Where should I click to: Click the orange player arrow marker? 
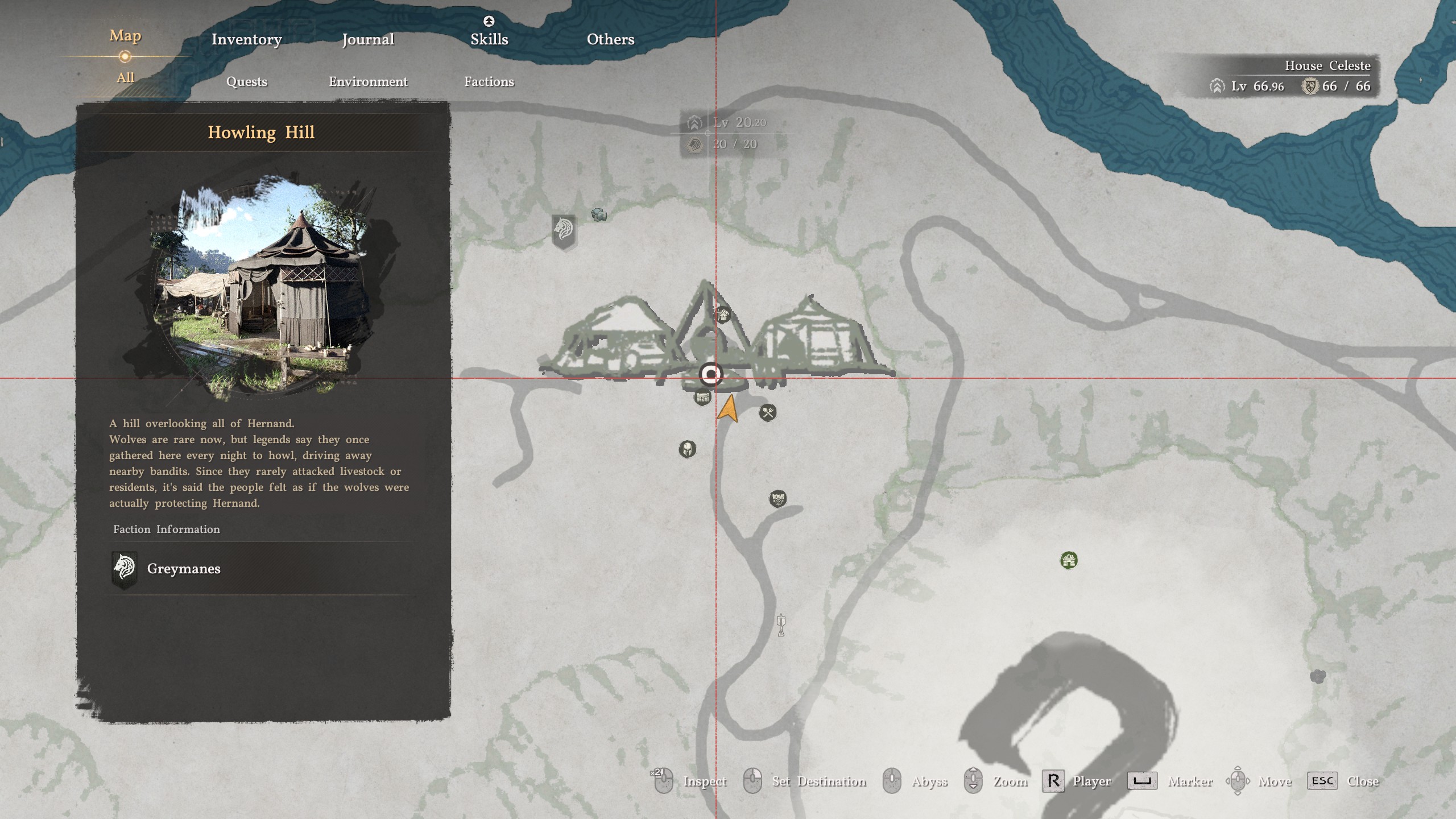pos(729,409)
